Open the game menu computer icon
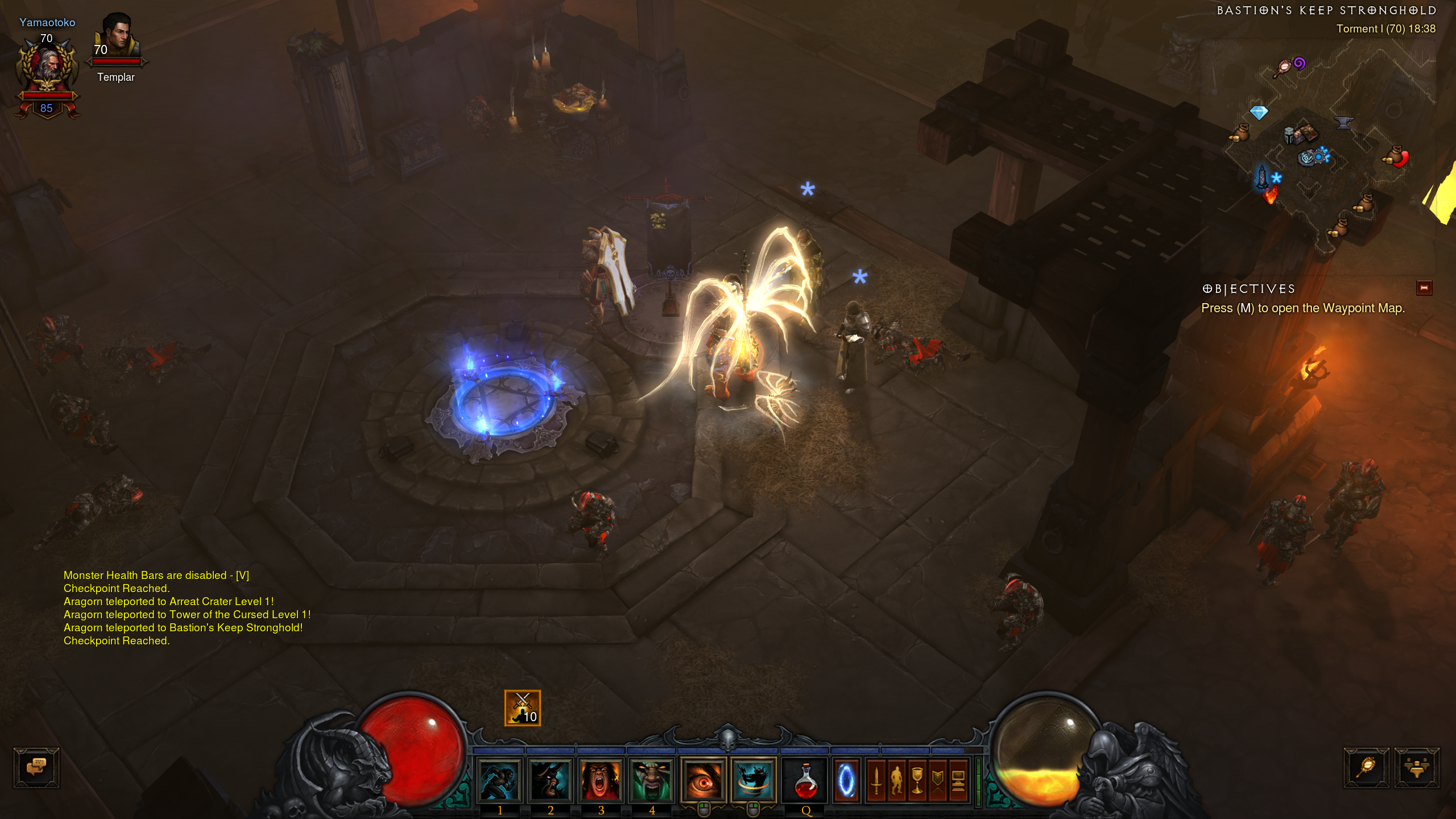 click(958, 780)
